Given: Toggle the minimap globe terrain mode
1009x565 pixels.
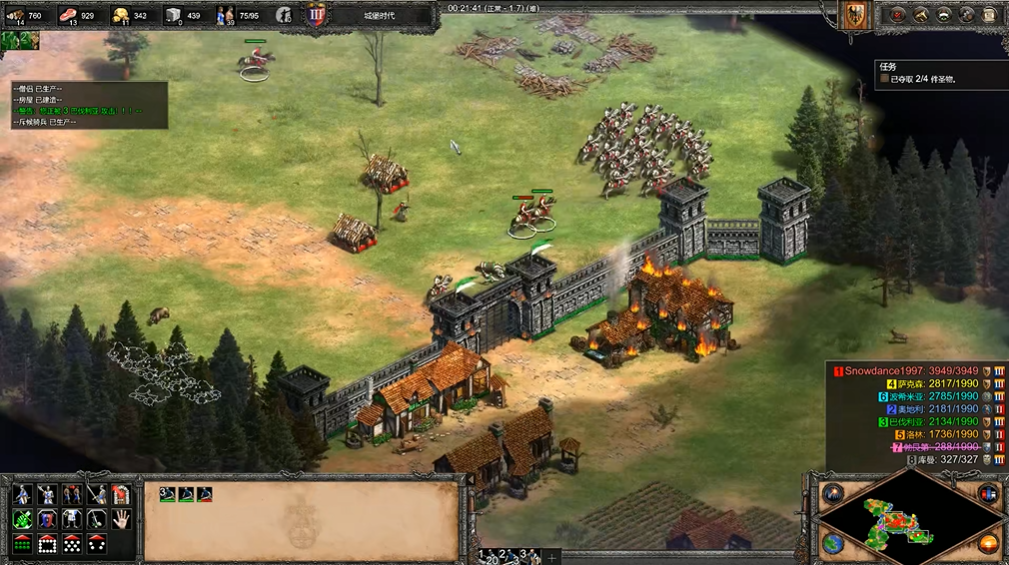Looking at the screenshot, I should (x=833, y=545).
